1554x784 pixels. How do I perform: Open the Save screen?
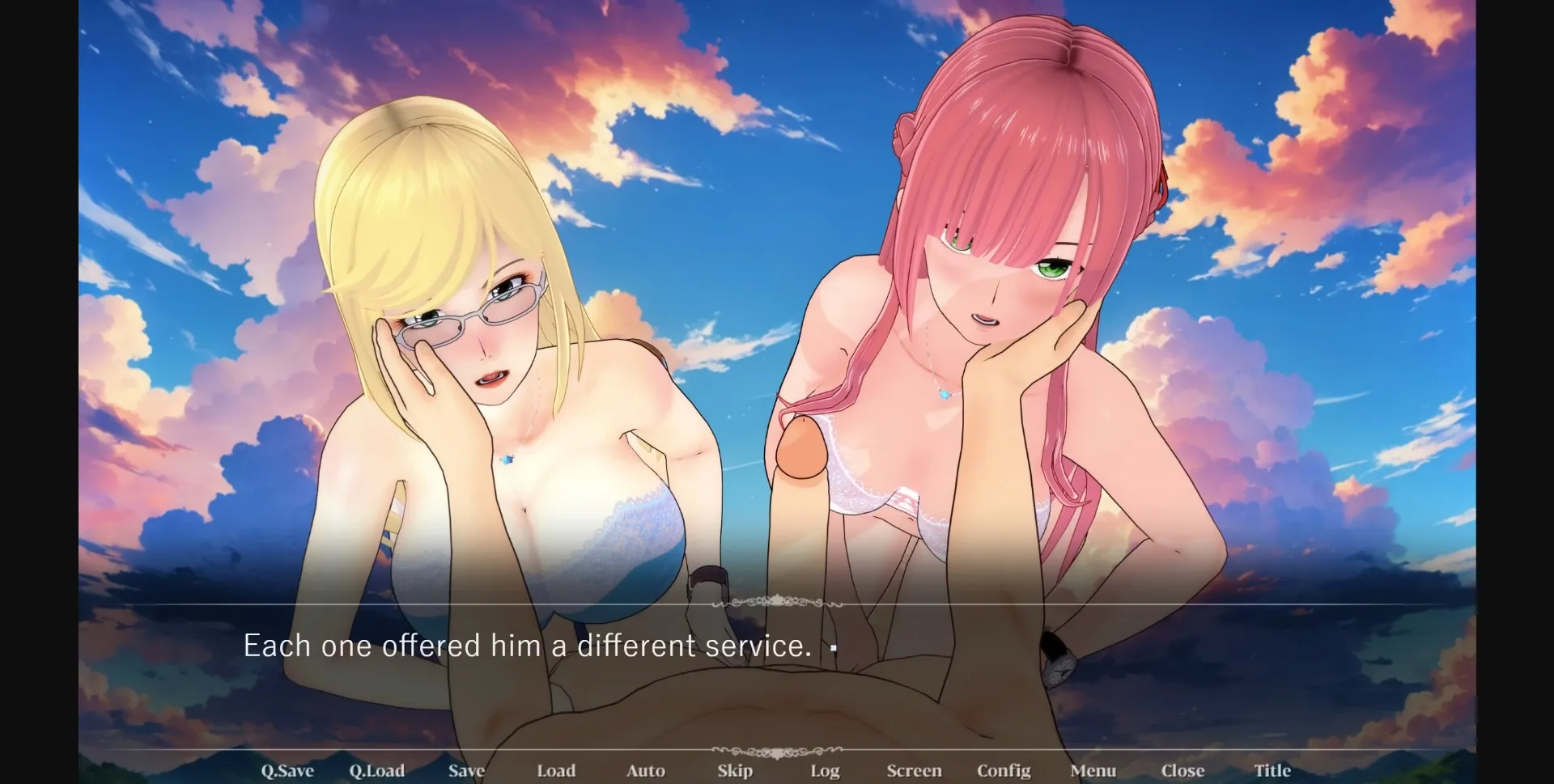pos(466,770)
